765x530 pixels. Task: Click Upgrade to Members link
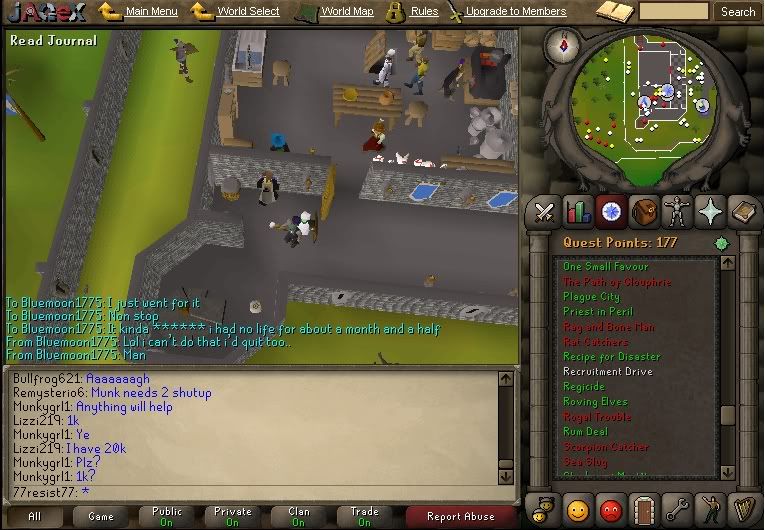[514, 12]
